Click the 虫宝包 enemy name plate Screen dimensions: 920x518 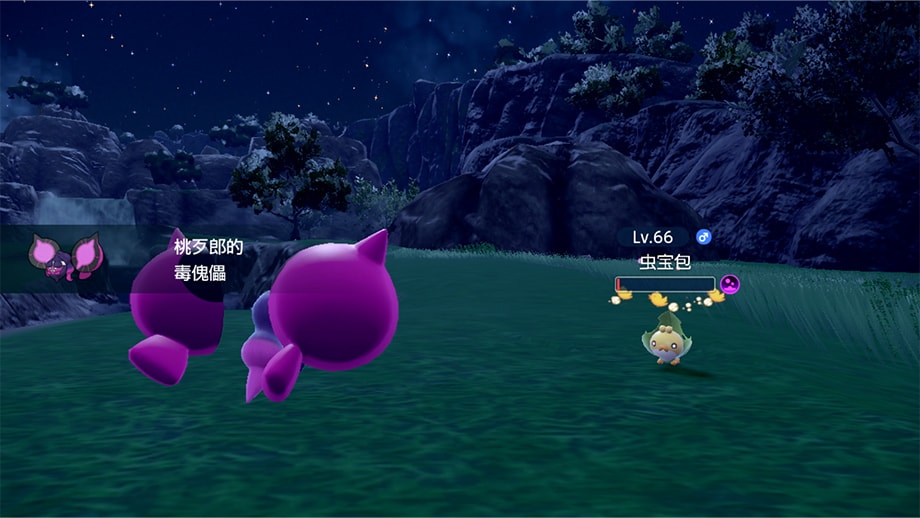664,264
